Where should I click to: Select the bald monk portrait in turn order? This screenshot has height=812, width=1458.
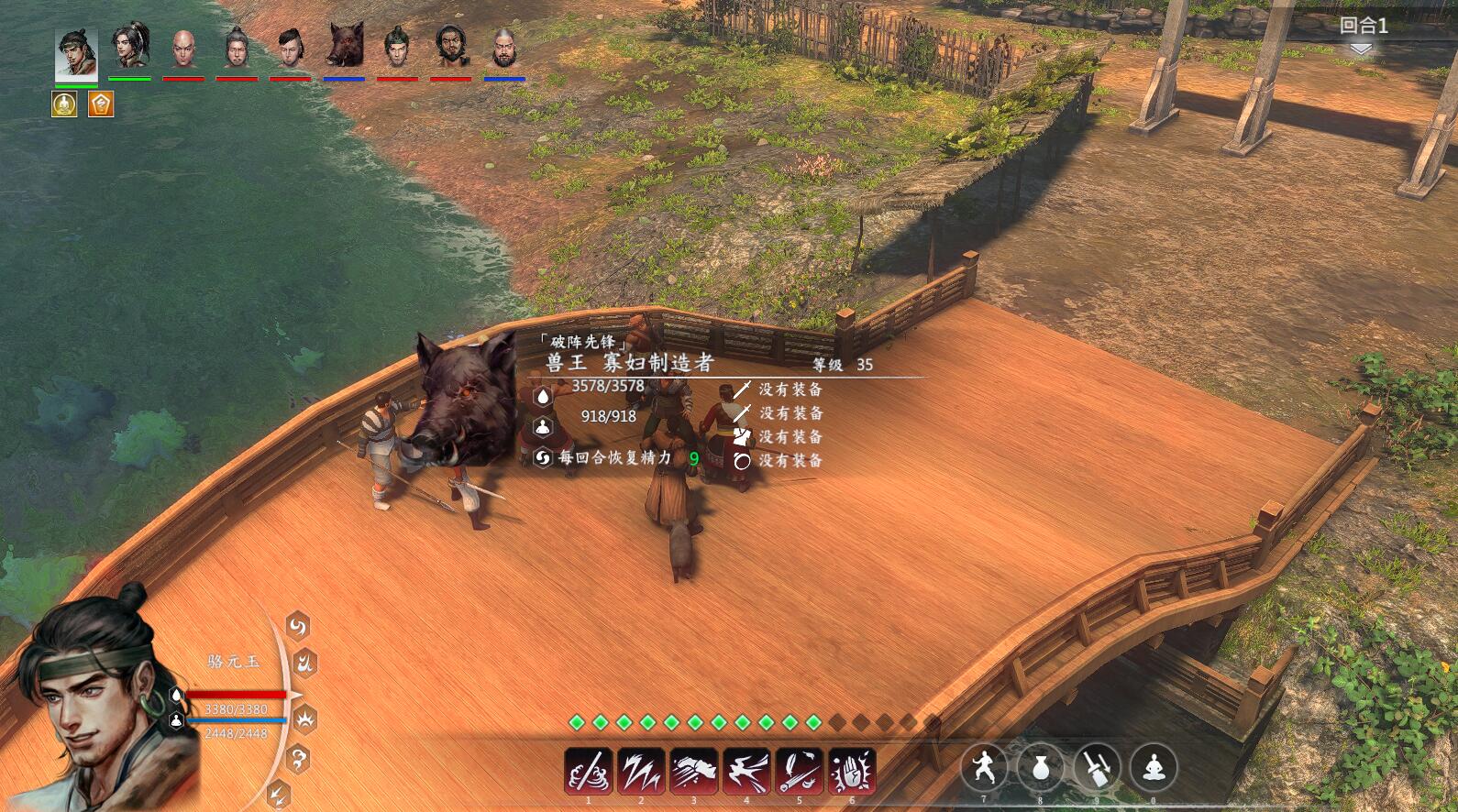pyautogui.click(x=183, y=48)
